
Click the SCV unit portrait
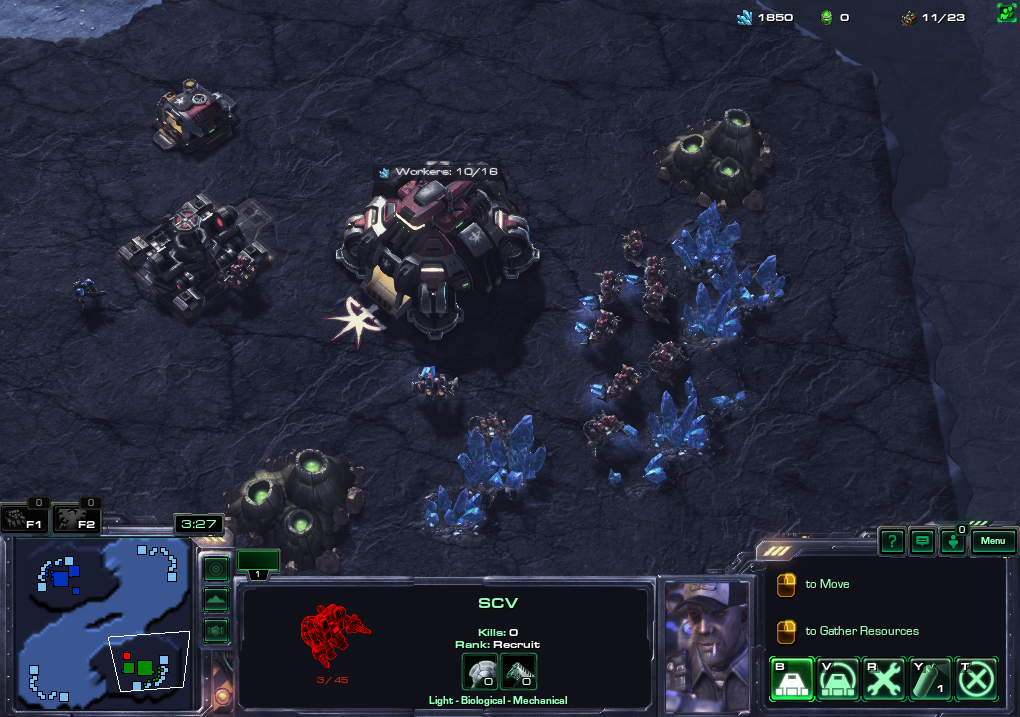coord(707,640)
